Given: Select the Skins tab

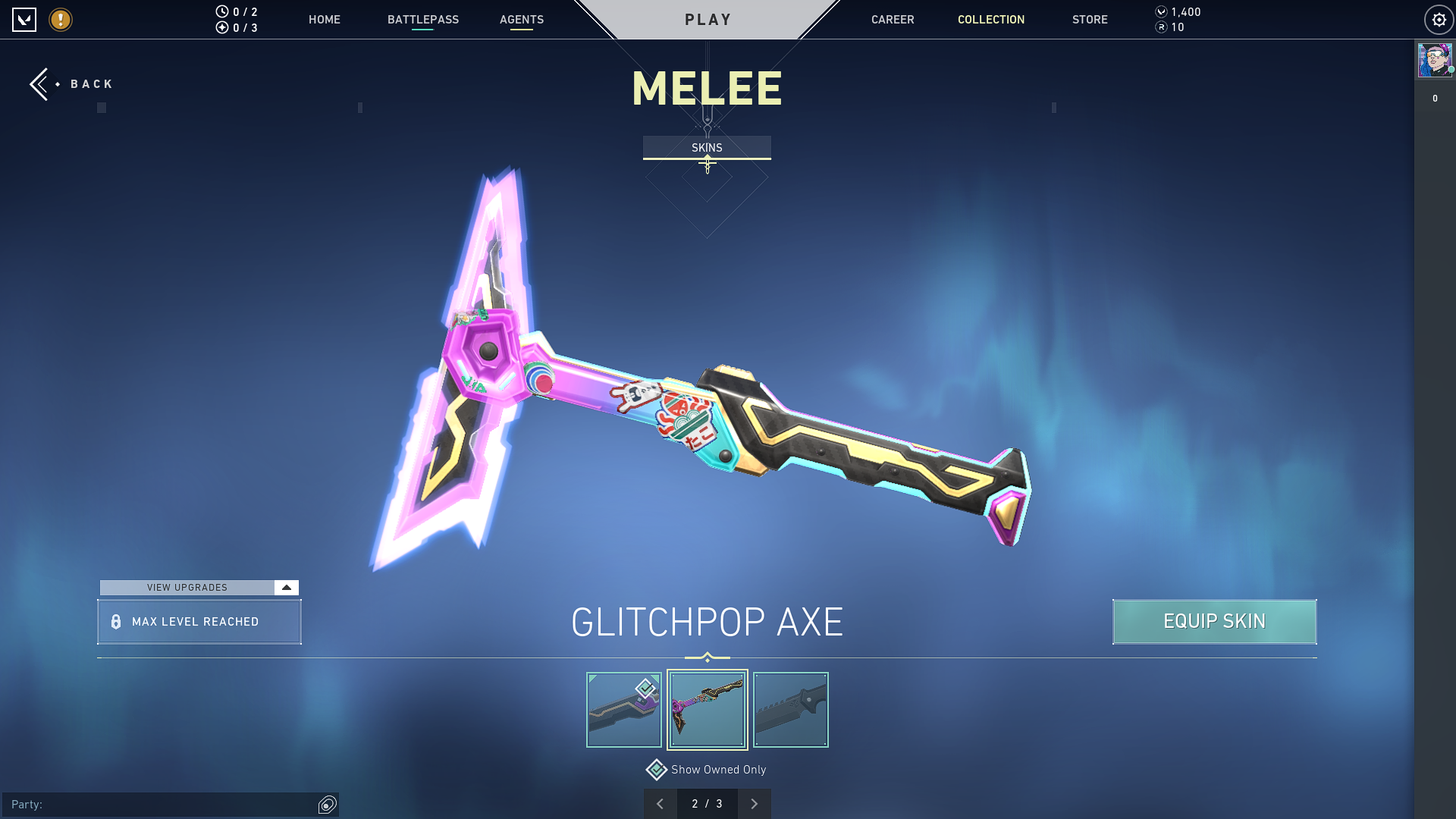Looking at the screenshot, I should [707, 148].
